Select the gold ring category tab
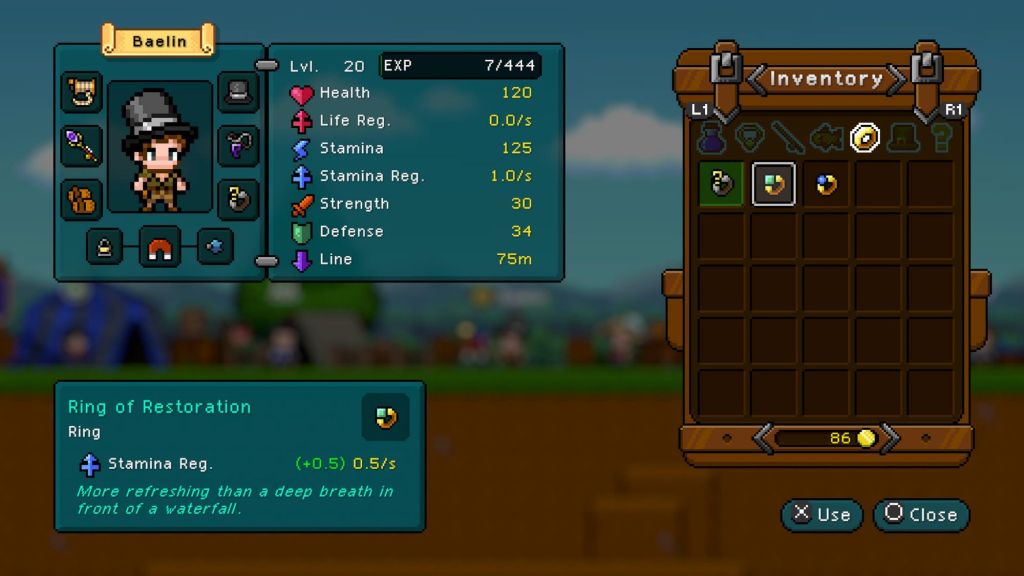Image resolution: width=1024 pixels, height=576 pixels. 865,137
